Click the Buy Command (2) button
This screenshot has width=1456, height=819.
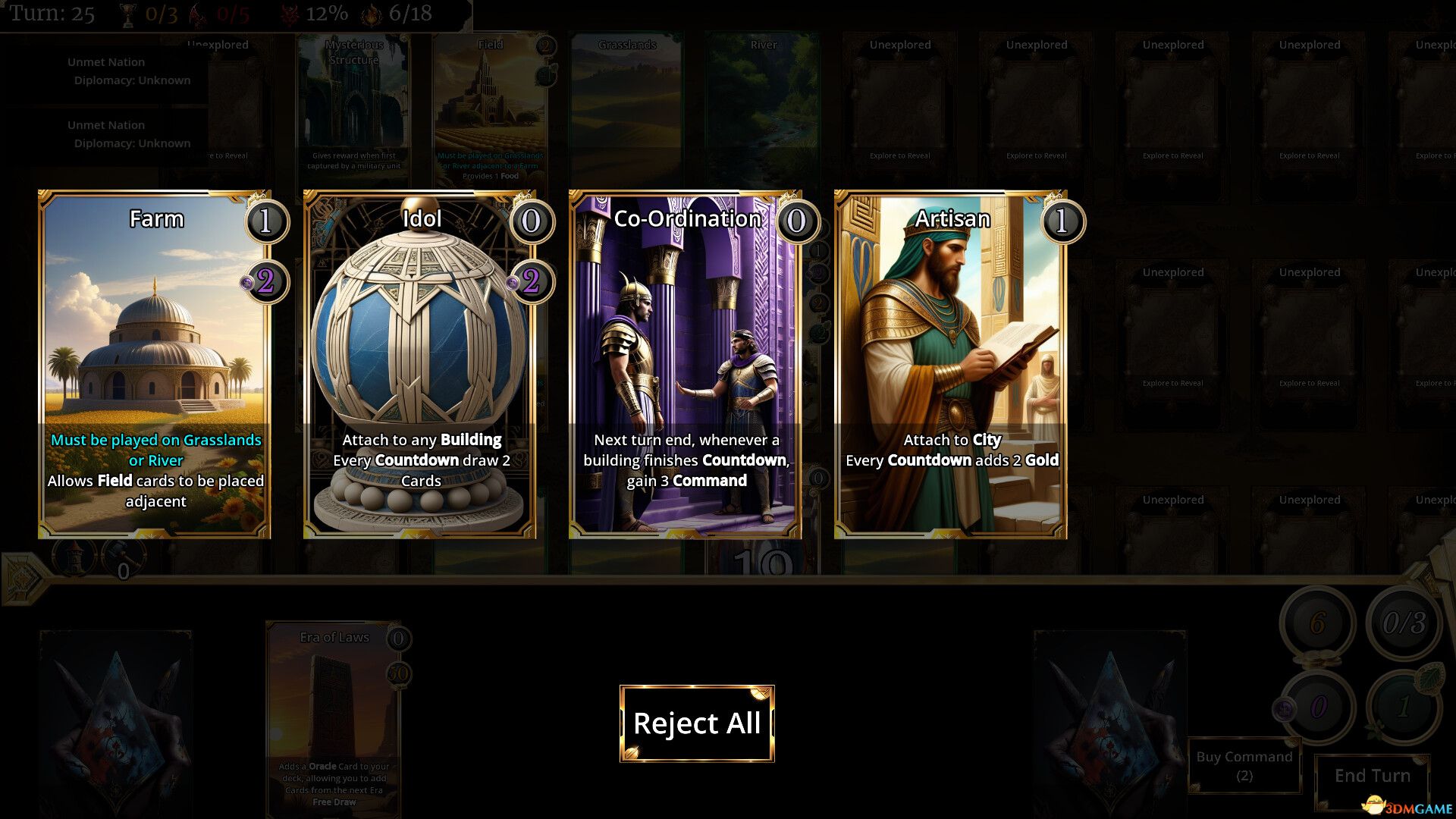pos(1244,764)
